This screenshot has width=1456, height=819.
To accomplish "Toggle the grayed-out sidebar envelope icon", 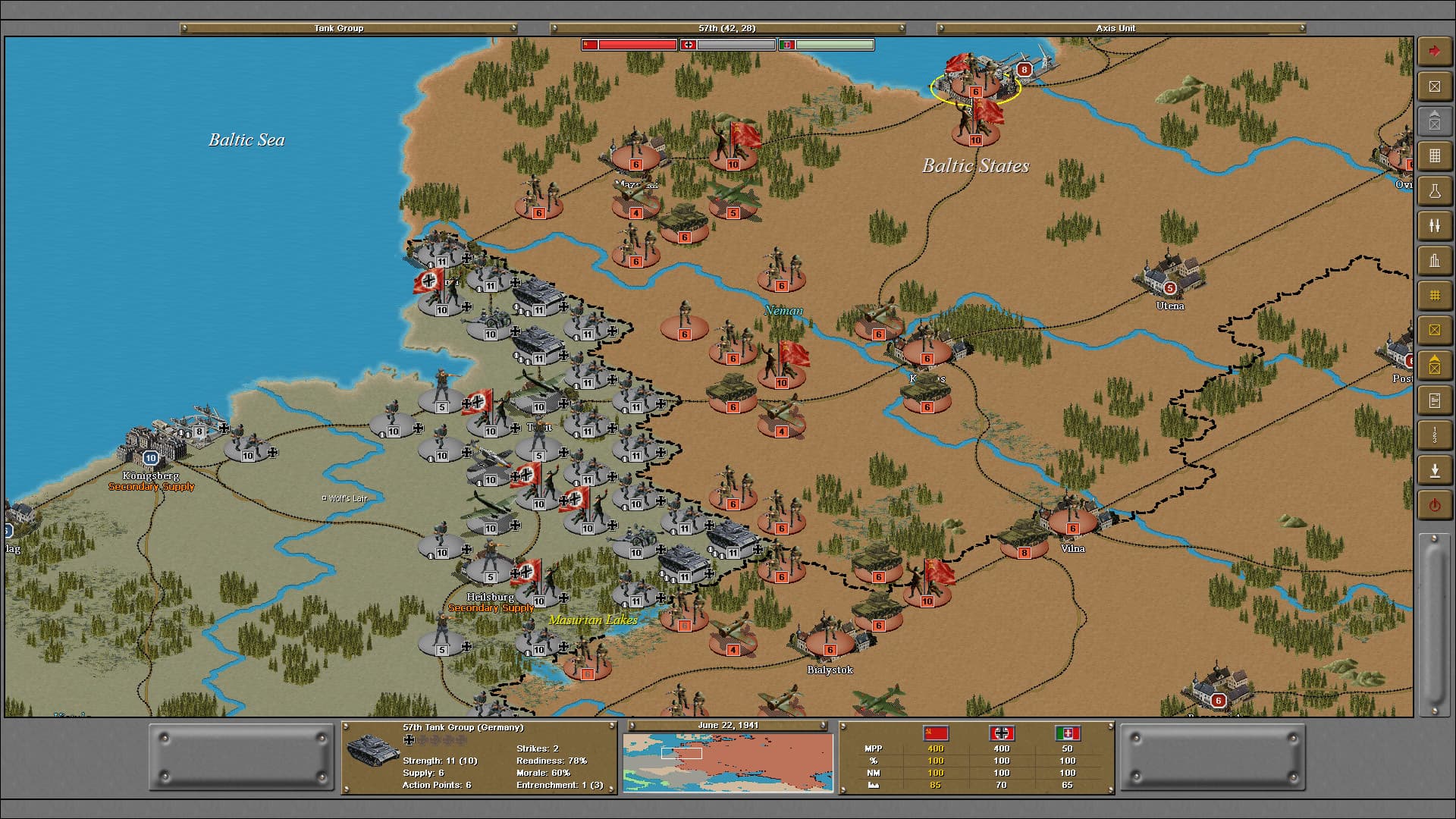I will click(1434, 121).
